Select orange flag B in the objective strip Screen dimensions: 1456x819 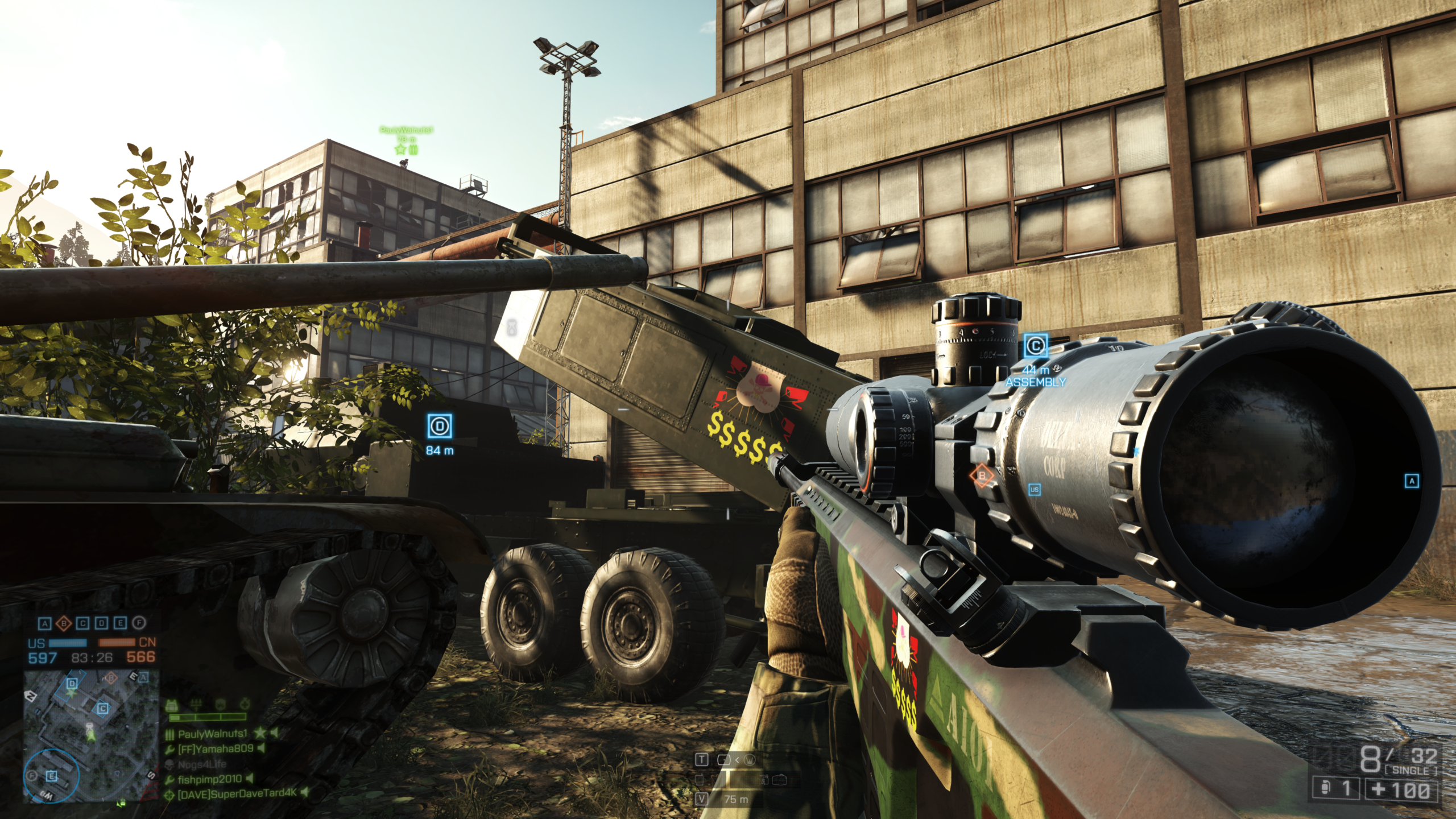(64, 624)
